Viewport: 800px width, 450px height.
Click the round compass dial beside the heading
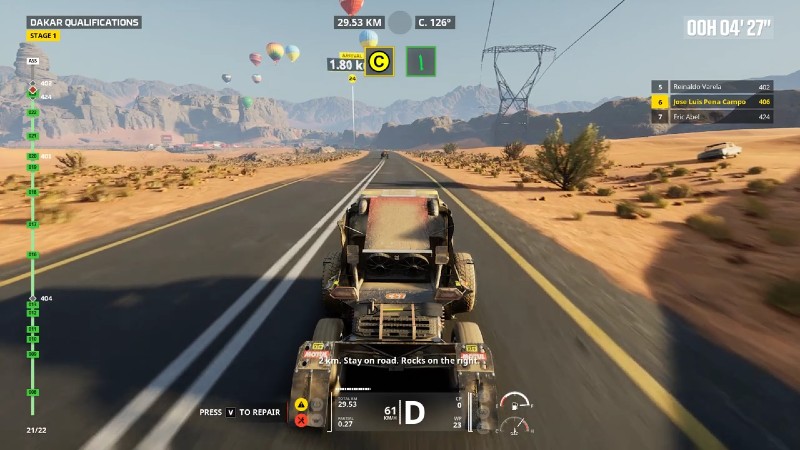400,22
